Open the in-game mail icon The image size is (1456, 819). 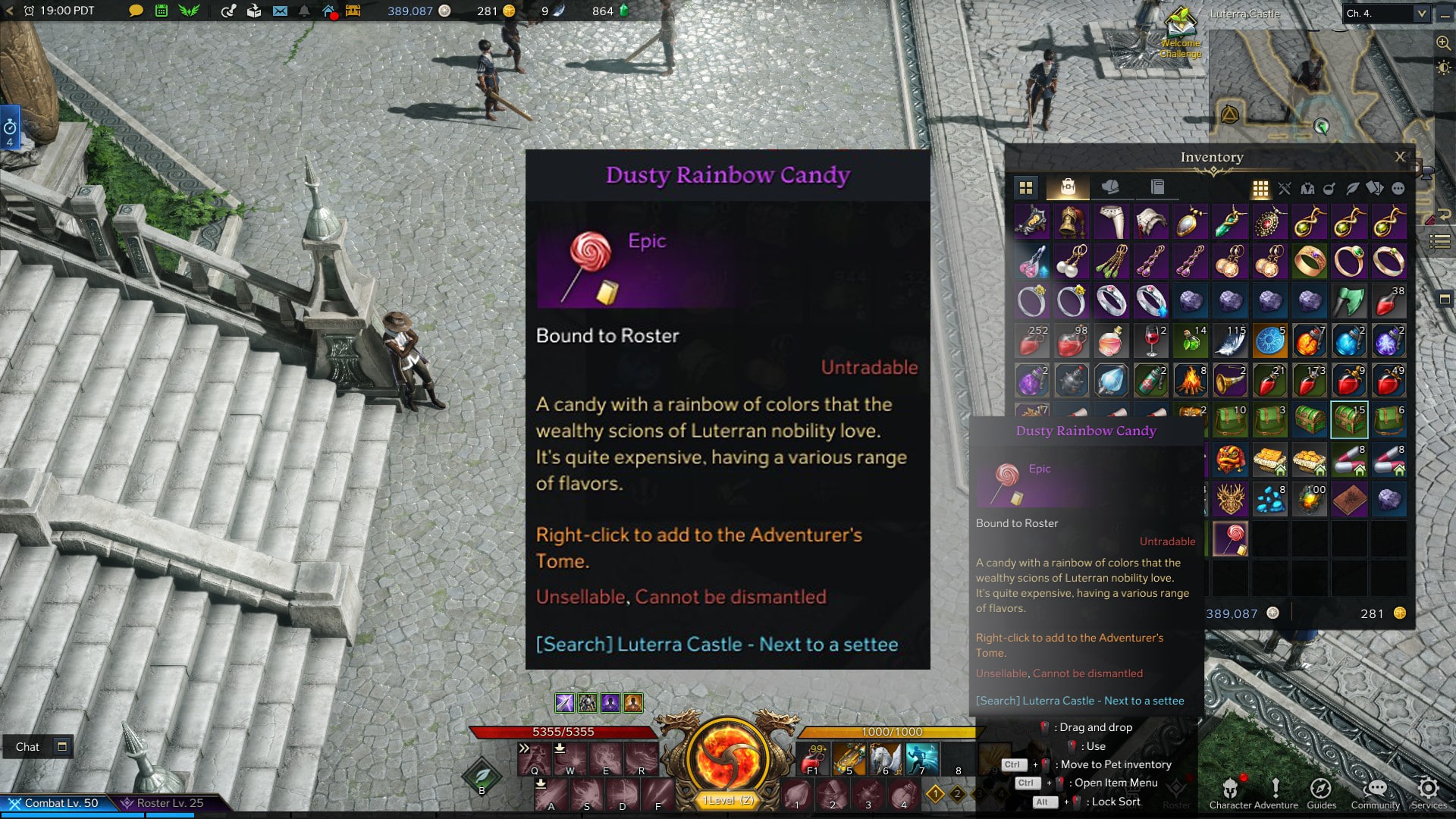click(x=279, y=11)
